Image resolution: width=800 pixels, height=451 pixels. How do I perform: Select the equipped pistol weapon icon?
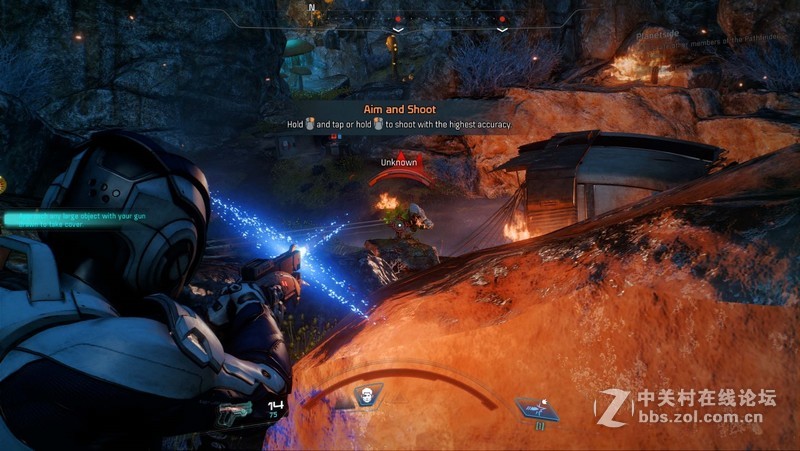coord(236,408)
